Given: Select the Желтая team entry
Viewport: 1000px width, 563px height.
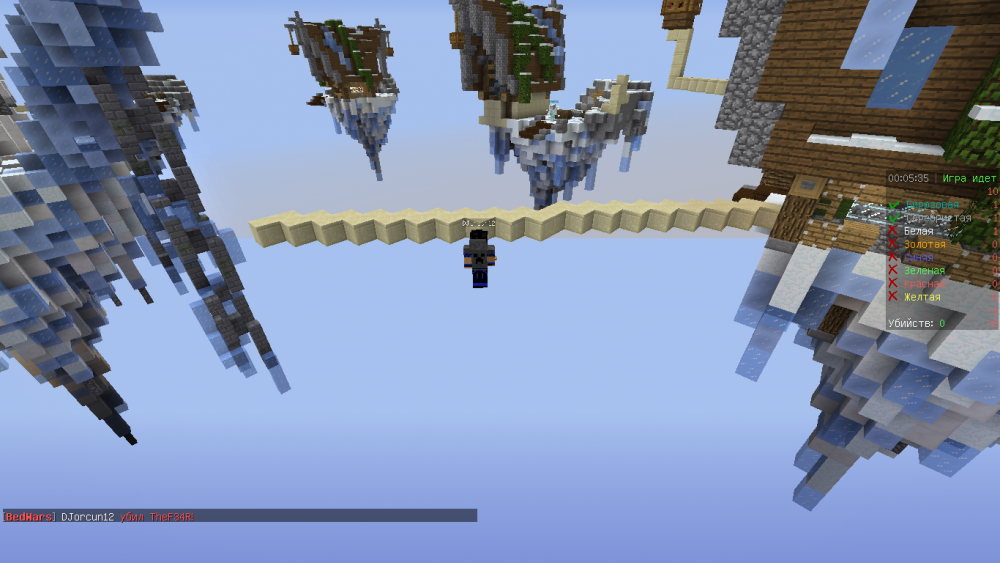Looking at the screenshot, I should pos(921,296).
